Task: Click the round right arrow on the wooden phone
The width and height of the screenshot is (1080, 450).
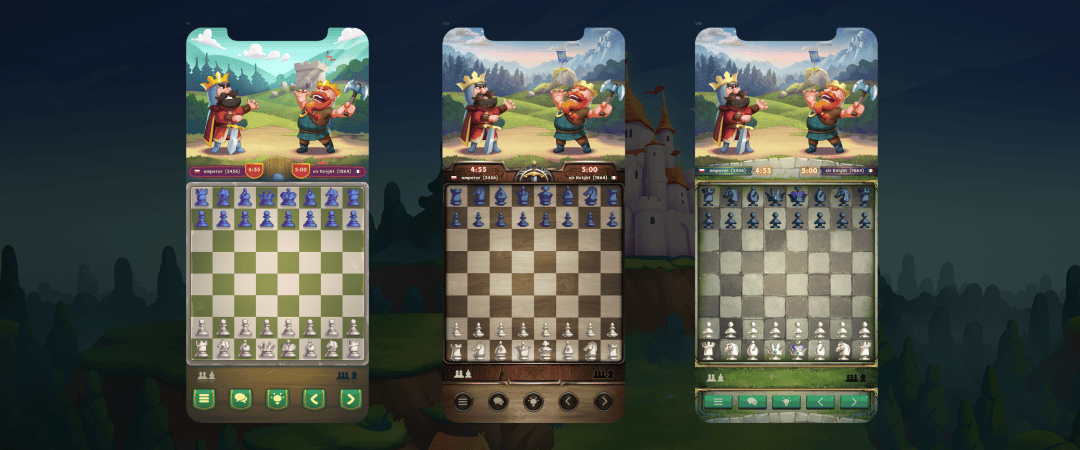Action: point(603,402)
